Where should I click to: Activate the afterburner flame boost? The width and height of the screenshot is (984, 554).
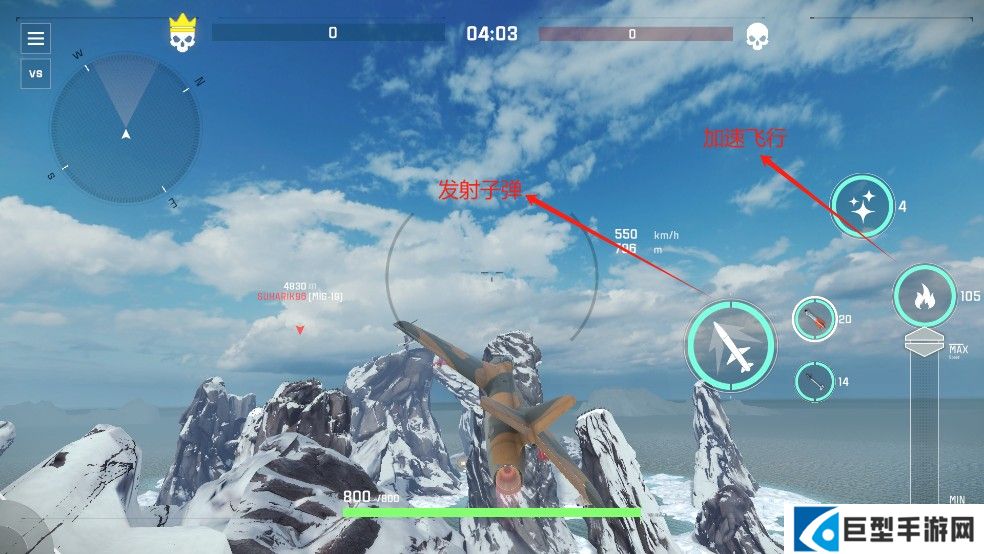pyautogui.click(x=924, y=296)
